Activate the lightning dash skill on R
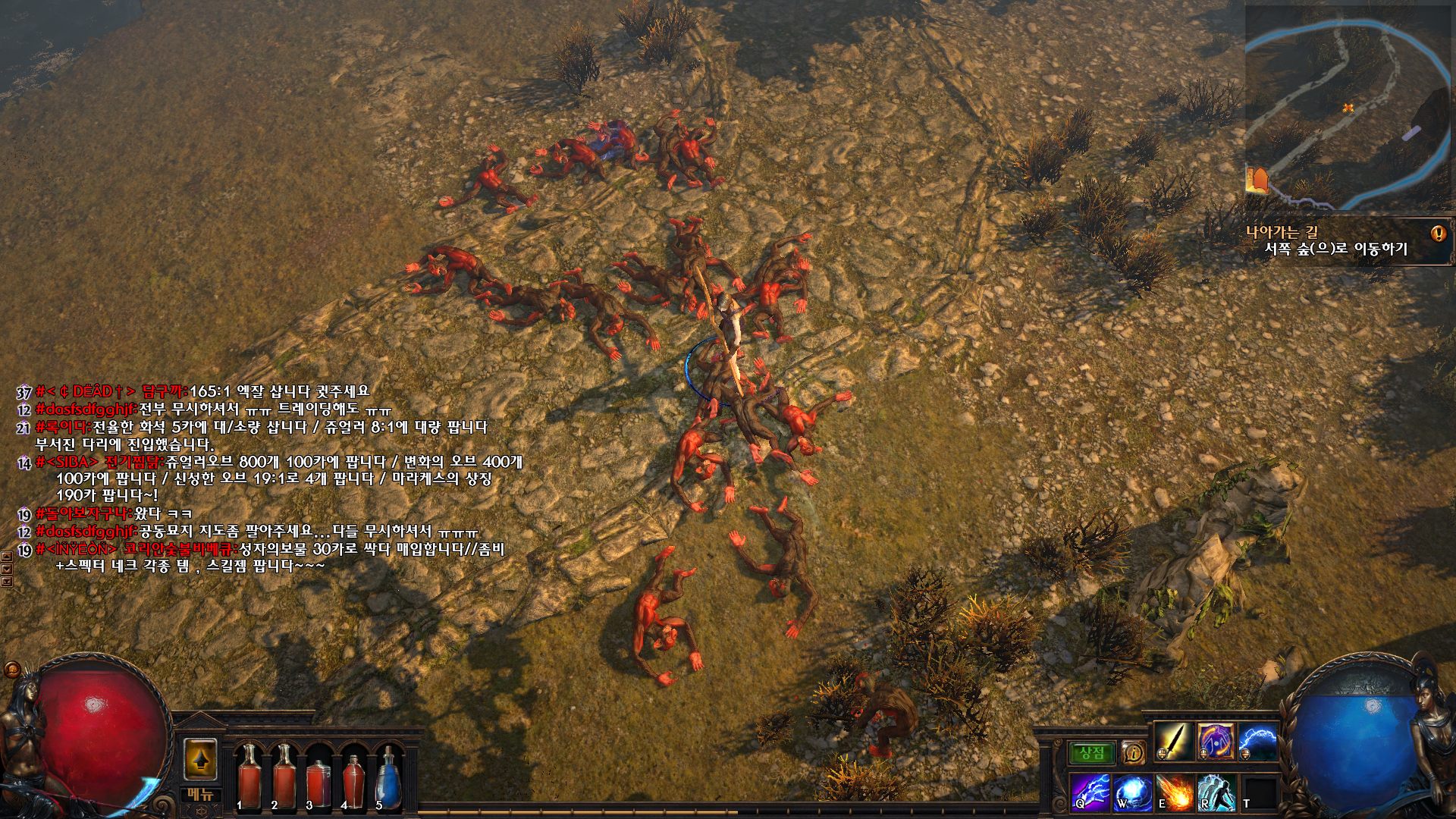Screen dimensions: 1456x819 (1216, 792)
